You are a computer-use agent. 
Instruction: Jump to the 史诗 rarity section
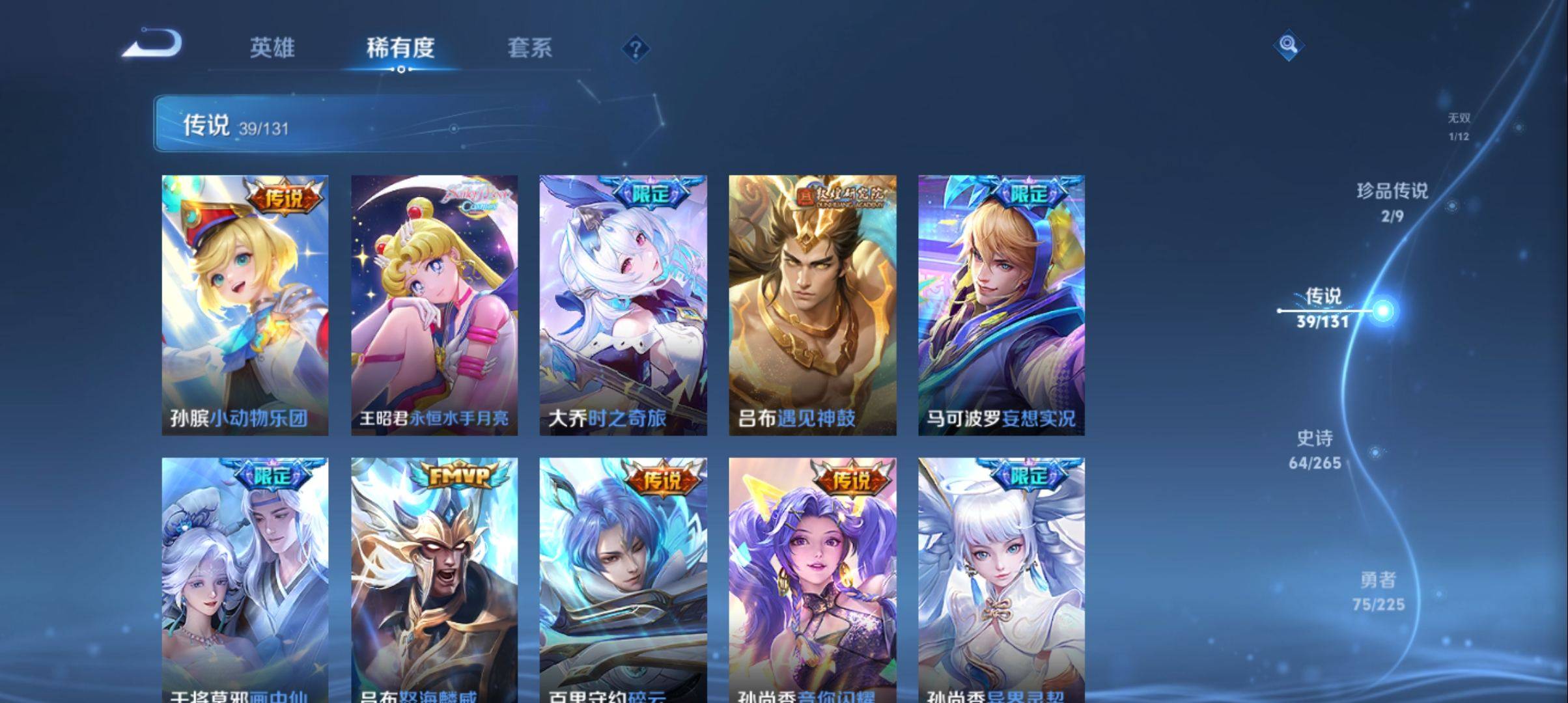pyautogui.click(x=1315, y=449)
